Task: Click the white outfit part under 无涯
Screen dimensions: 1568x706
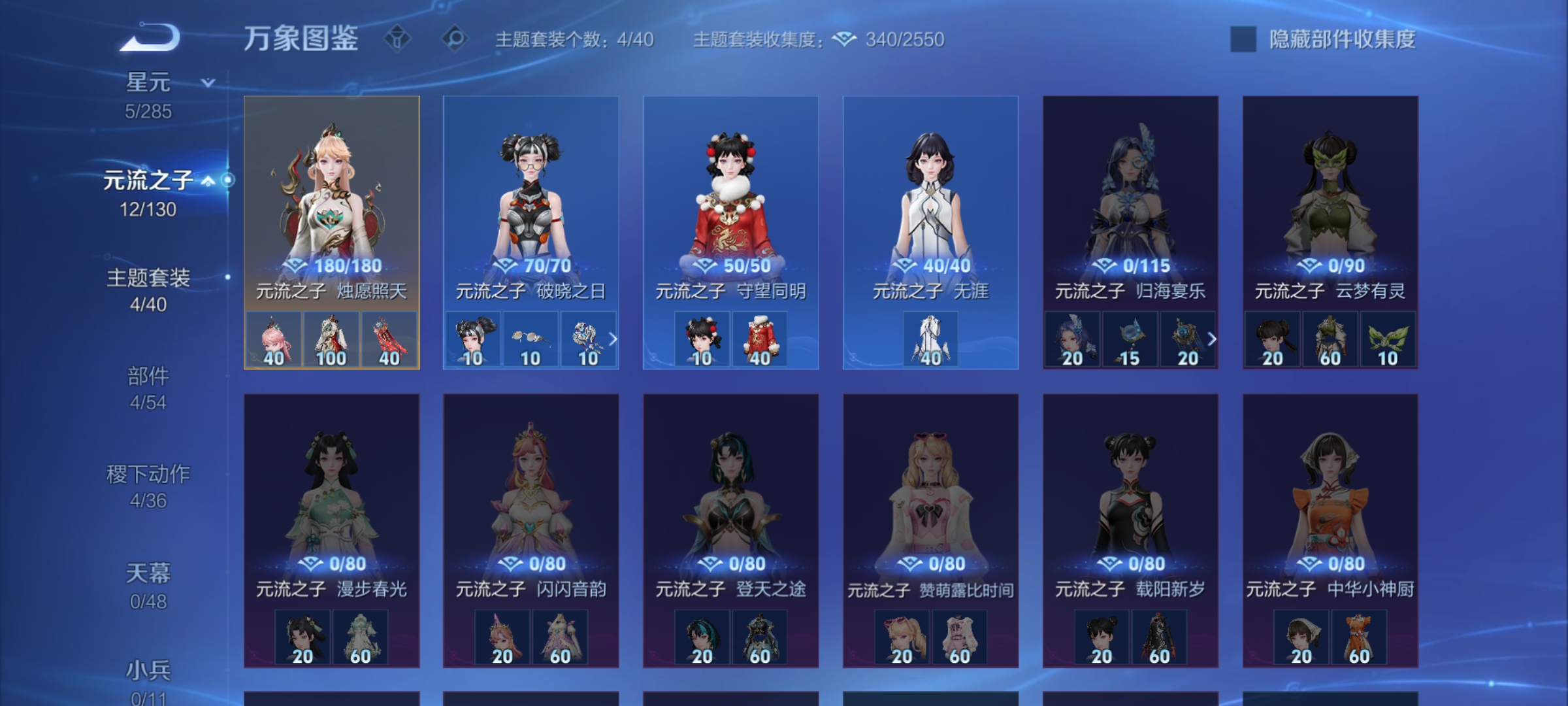Action: (931, 339)
